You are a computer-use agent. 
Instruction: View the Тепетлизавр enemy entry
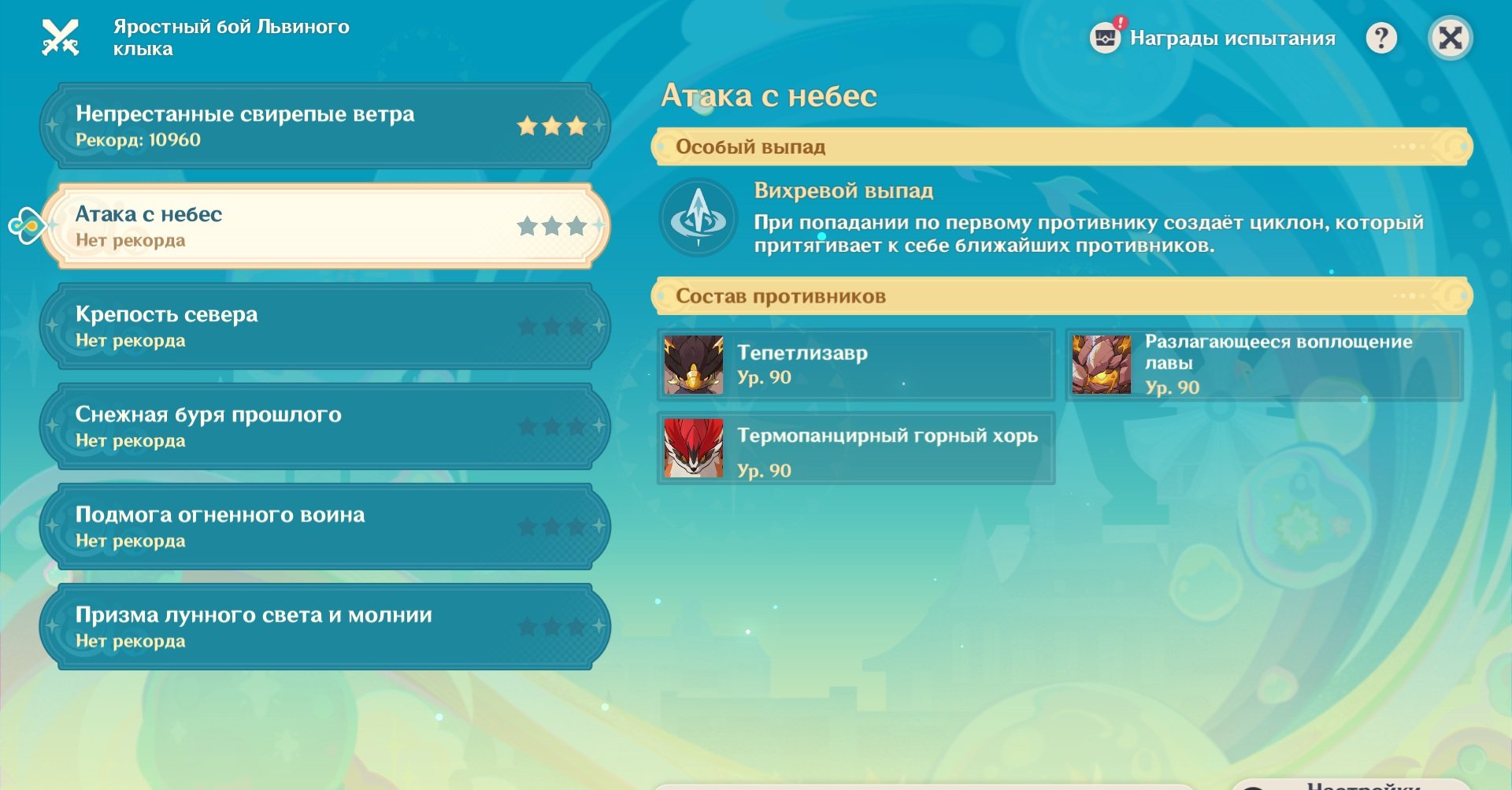point(856,365)
